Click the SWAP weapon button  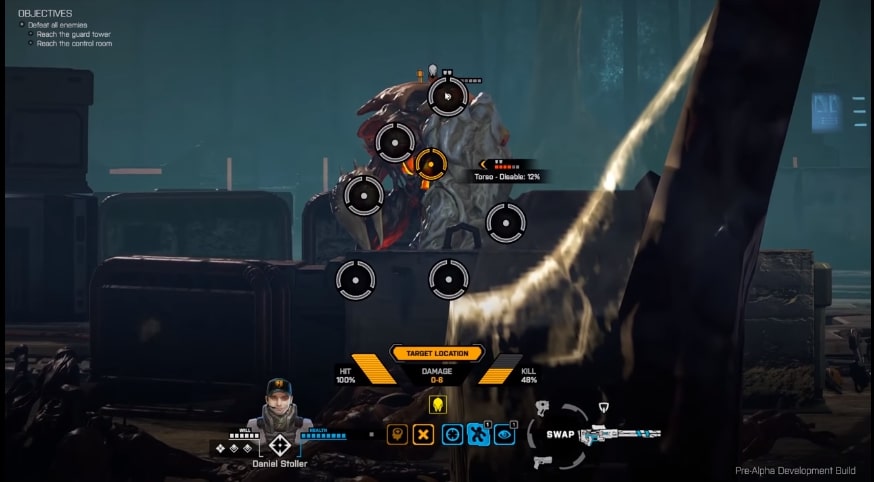point(560,436)
